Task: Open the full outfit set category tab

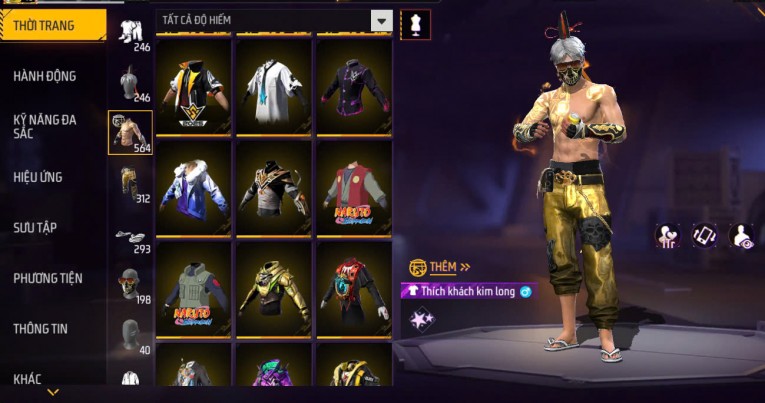Action: tap(130, 32)
